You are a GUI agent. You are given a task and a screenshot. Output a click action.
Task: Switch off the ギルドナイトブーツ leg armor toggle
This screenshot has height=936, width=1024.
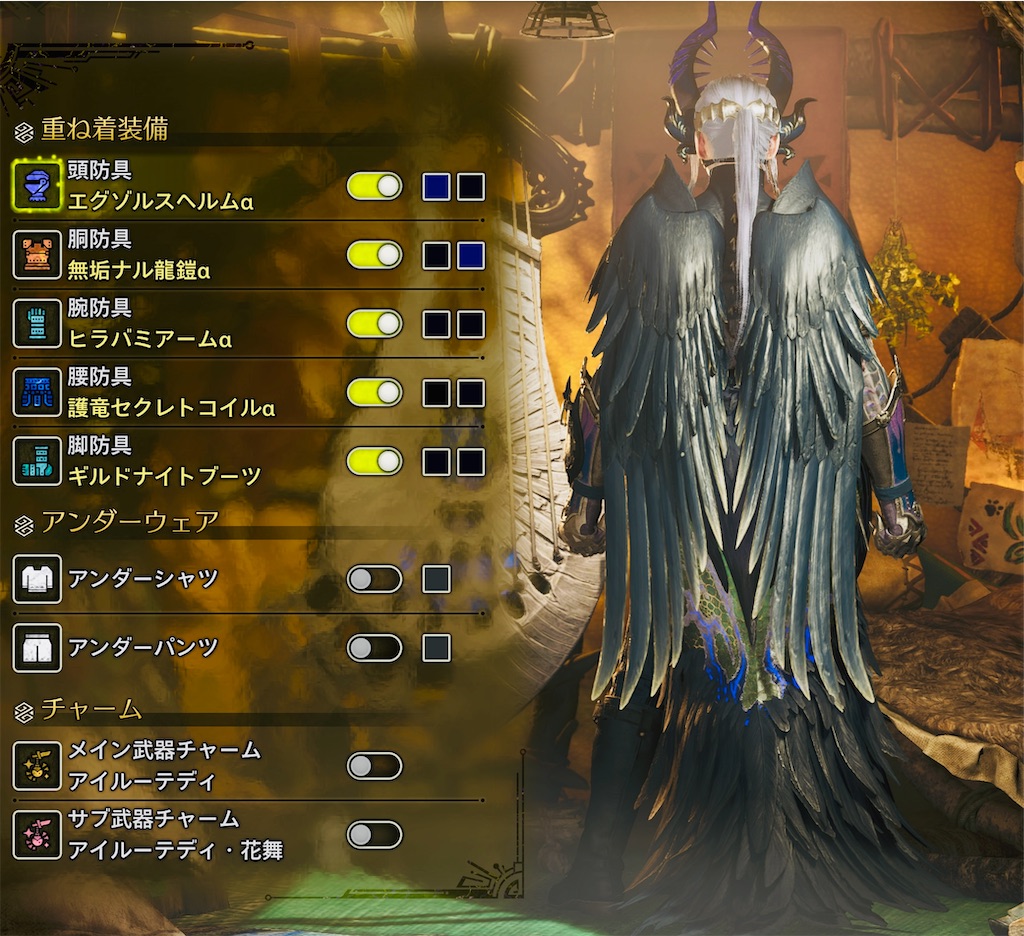(374, 461)
